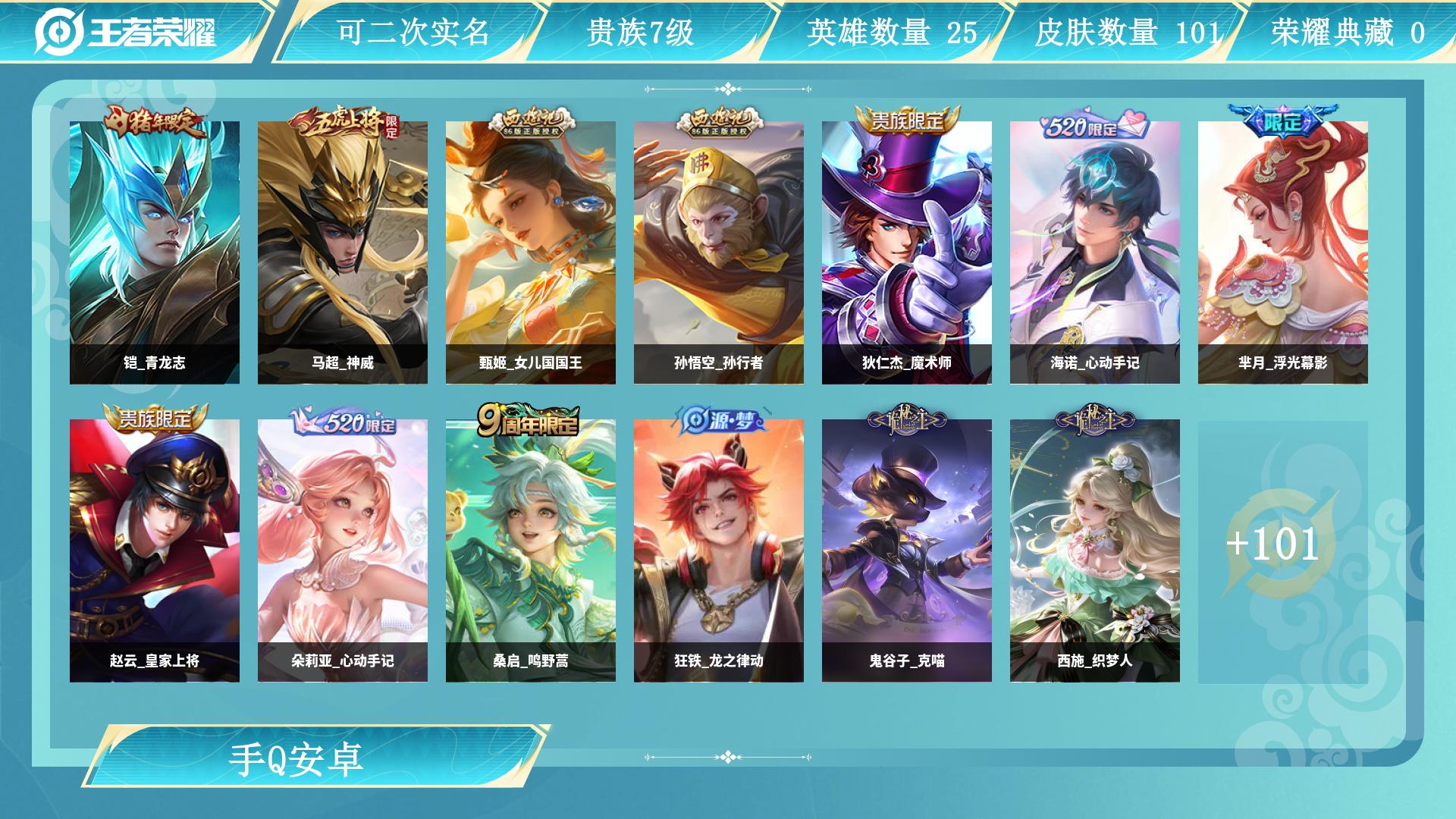1456x819 pixels.
Task: Switch to the 英雄数量 25 header tab
Action: tap(892, 33)
